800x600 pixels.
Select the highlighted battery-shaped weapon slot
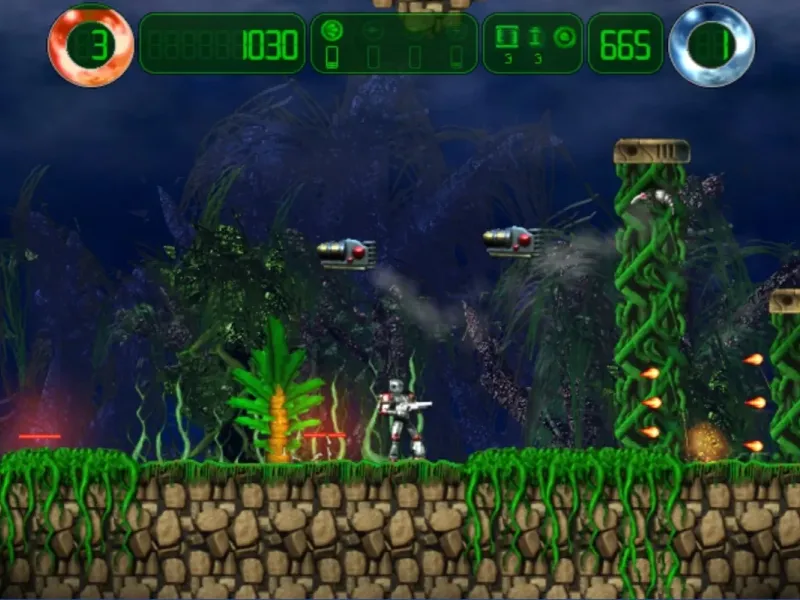(x=333, y=58)
